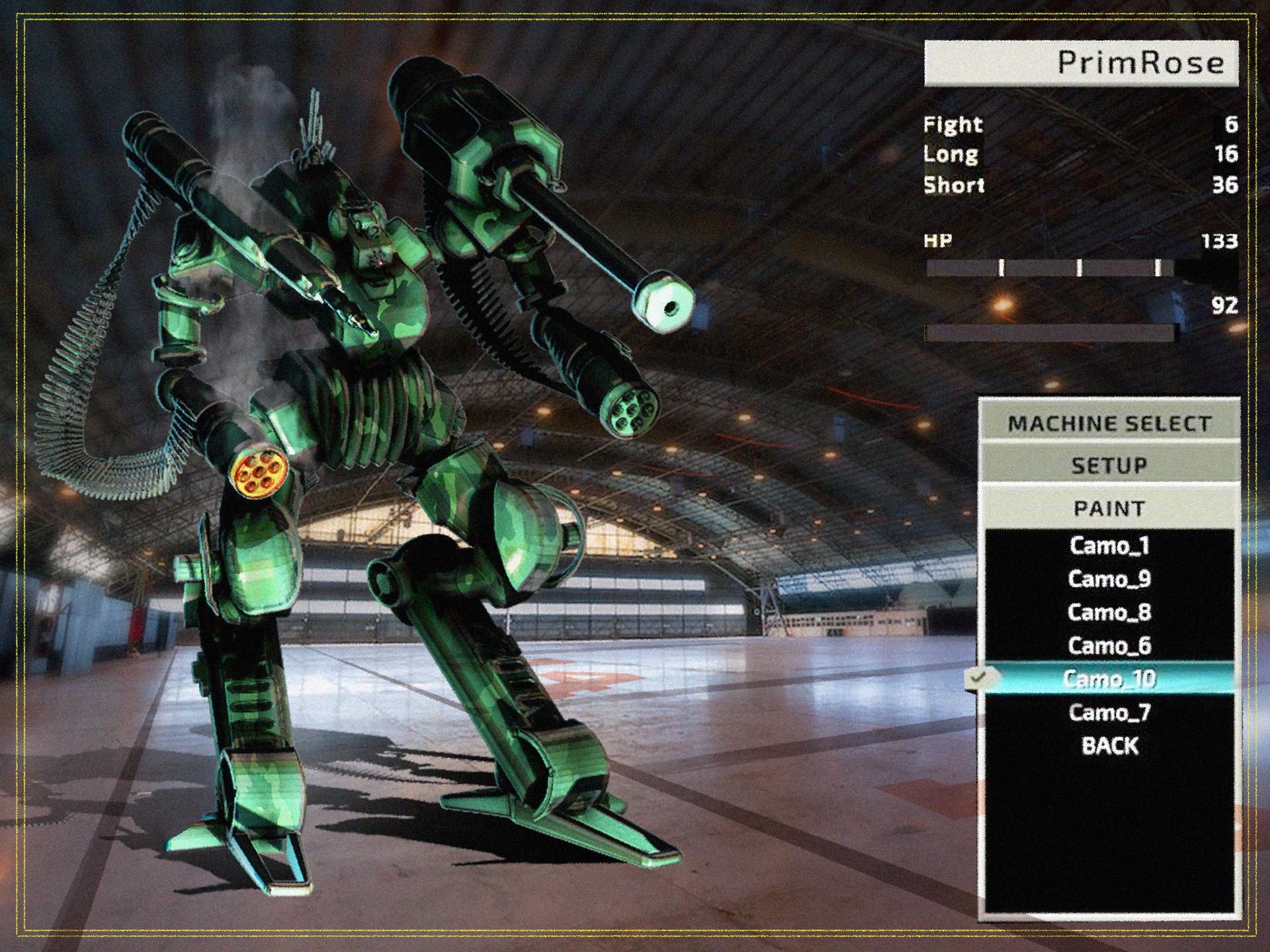Choose the Camo_1 paint scheme

[1109, 546]
